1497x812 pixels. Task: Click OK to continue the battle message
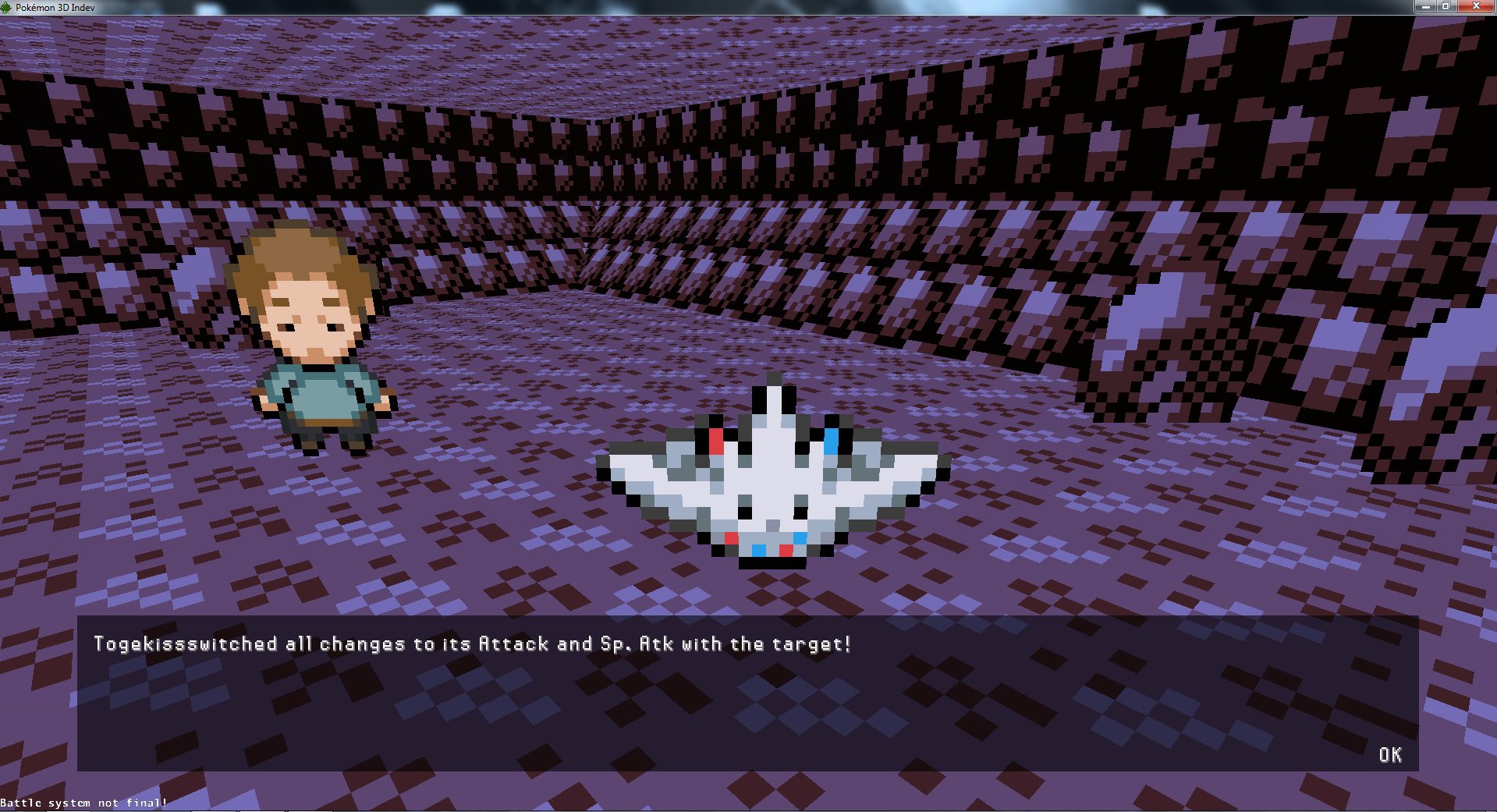click(1389, 755)
